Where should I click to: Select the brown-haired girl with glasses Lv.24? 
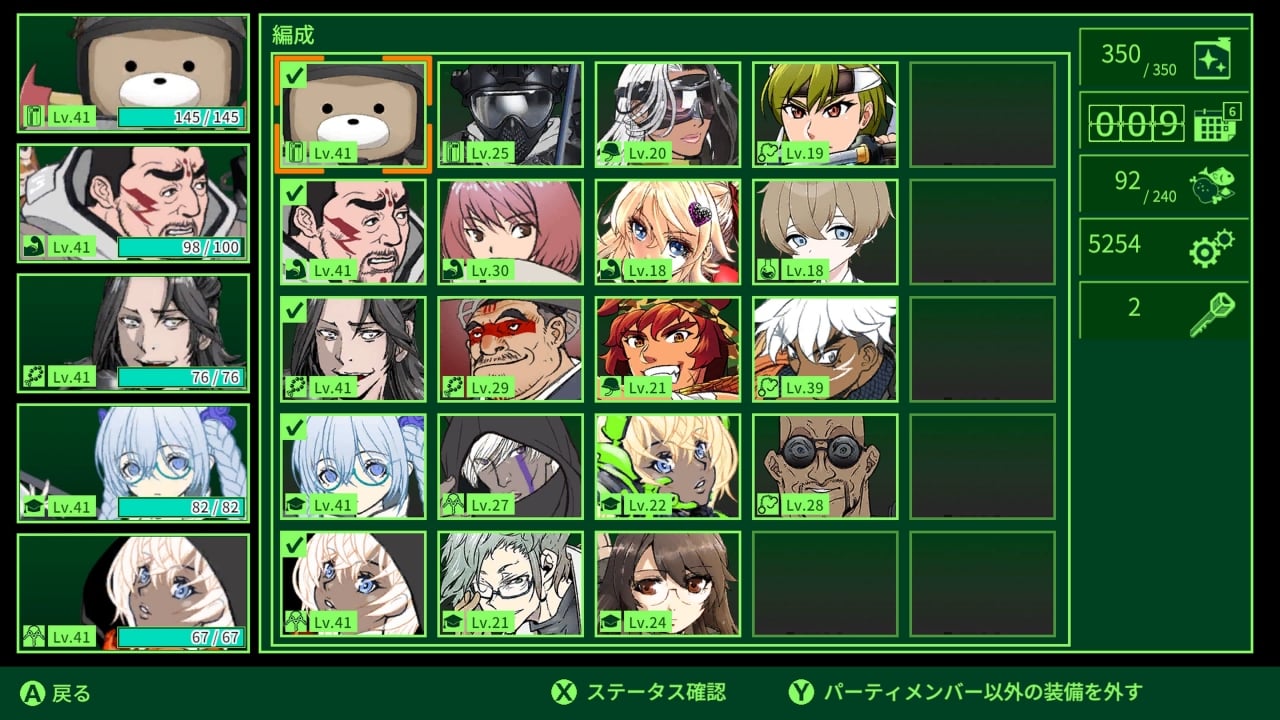(668, 584)
